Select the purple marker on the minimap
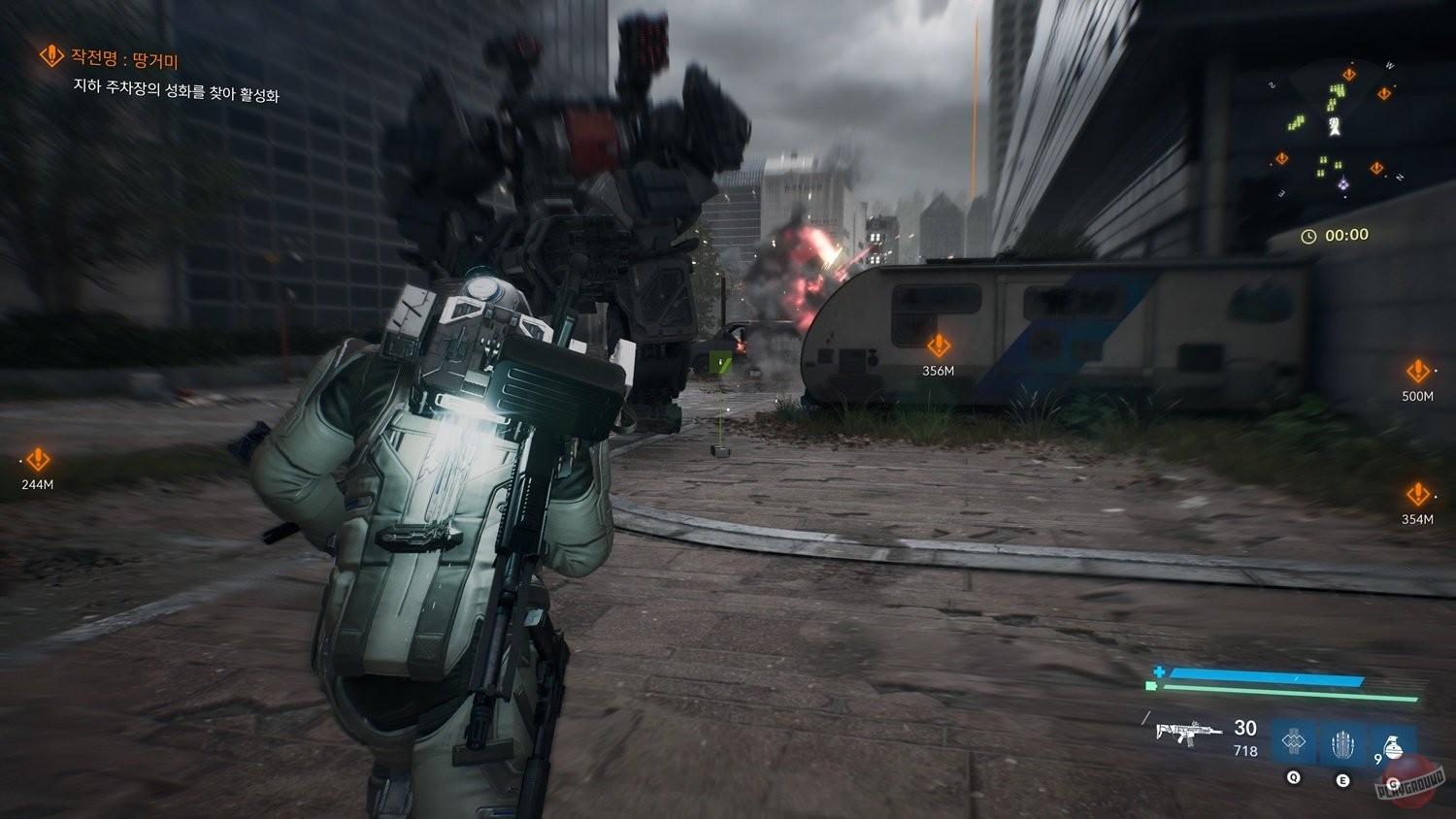Viewport: 1456px width, 819px height. tap(1343, 184)
